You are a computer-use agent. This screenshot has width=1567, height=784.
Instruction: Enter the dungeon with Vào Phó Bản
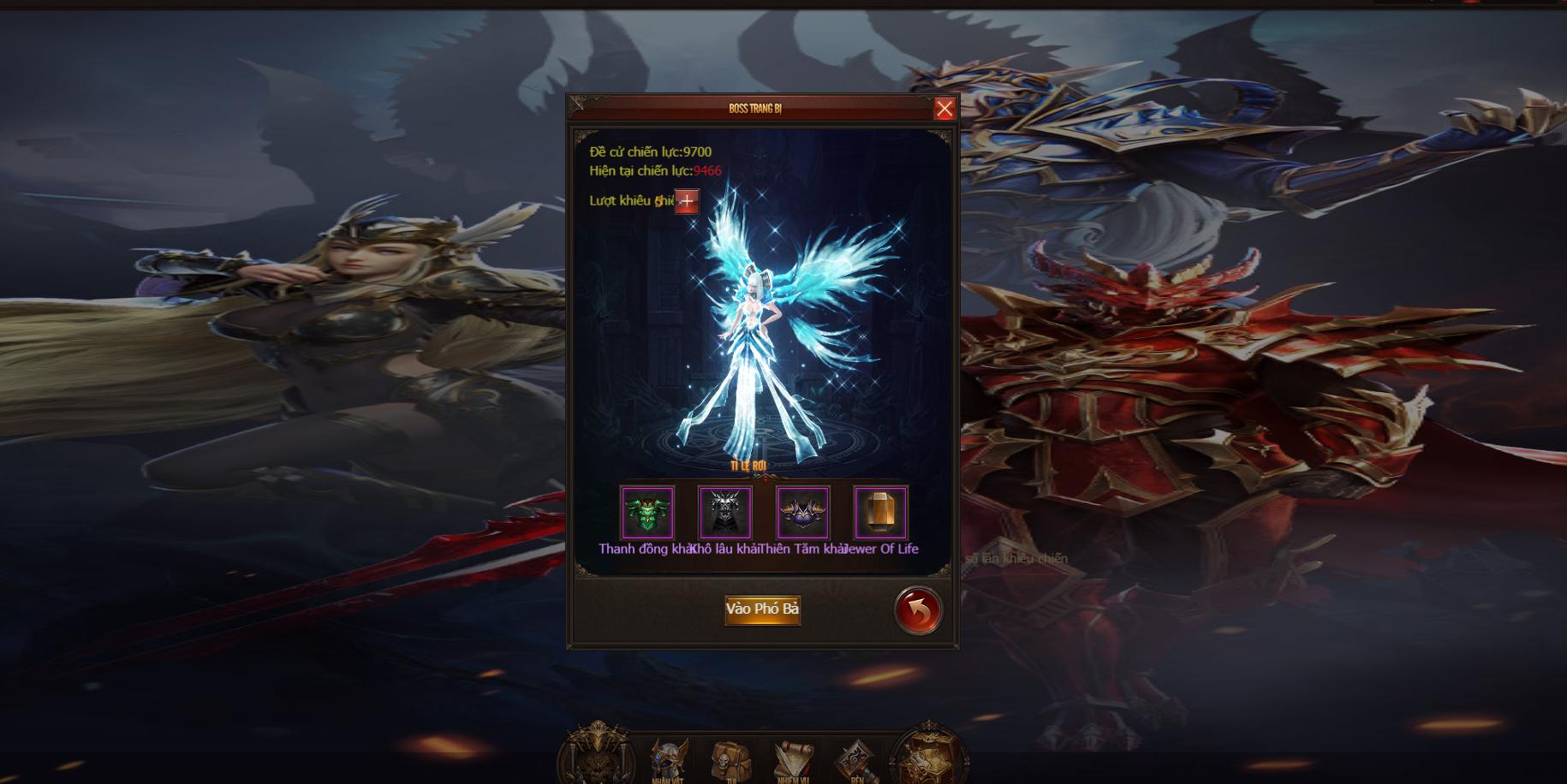pos(762,609)
